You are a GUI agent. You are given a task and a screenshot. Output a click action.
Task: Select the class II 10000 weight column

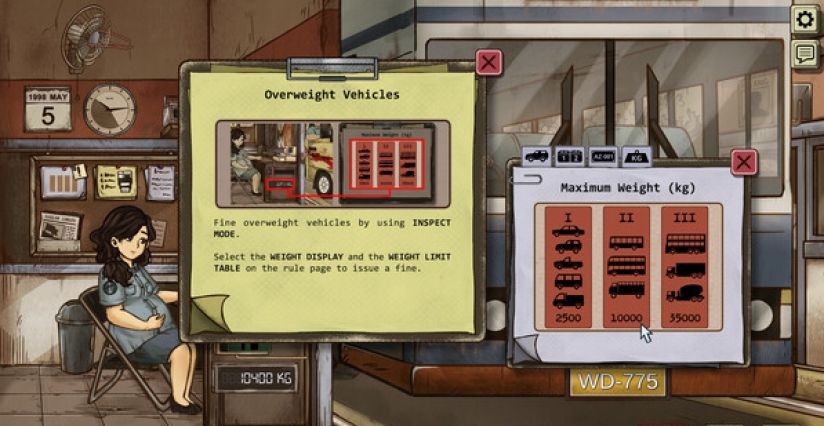click(x=626, y=266)
